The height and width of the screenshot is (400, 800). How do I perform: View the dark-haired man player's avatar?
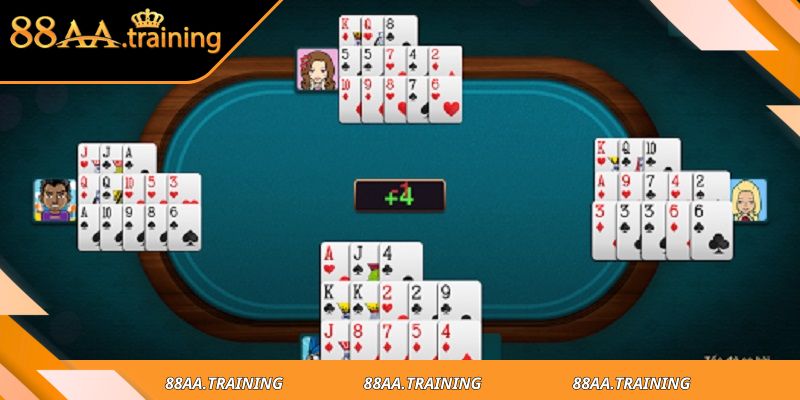coord(55,200)
